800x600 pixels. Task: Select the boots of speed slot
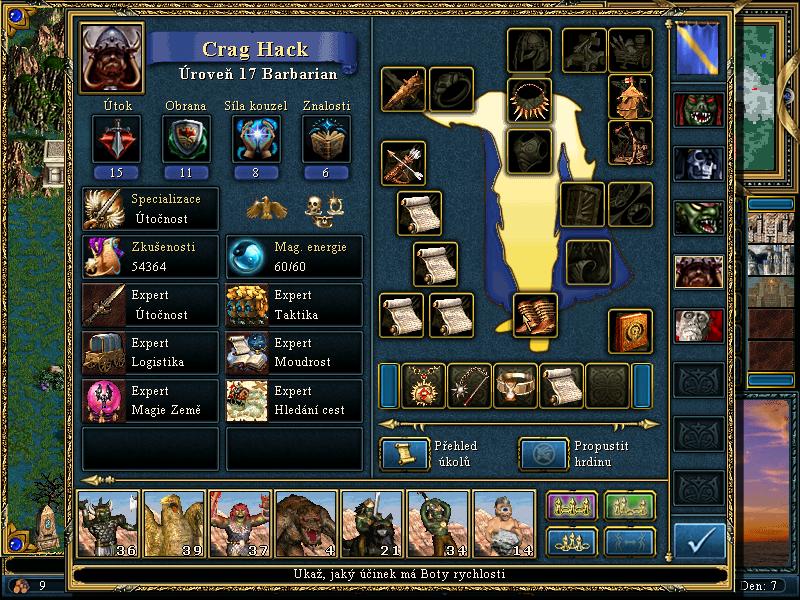[x=536, y=315]
